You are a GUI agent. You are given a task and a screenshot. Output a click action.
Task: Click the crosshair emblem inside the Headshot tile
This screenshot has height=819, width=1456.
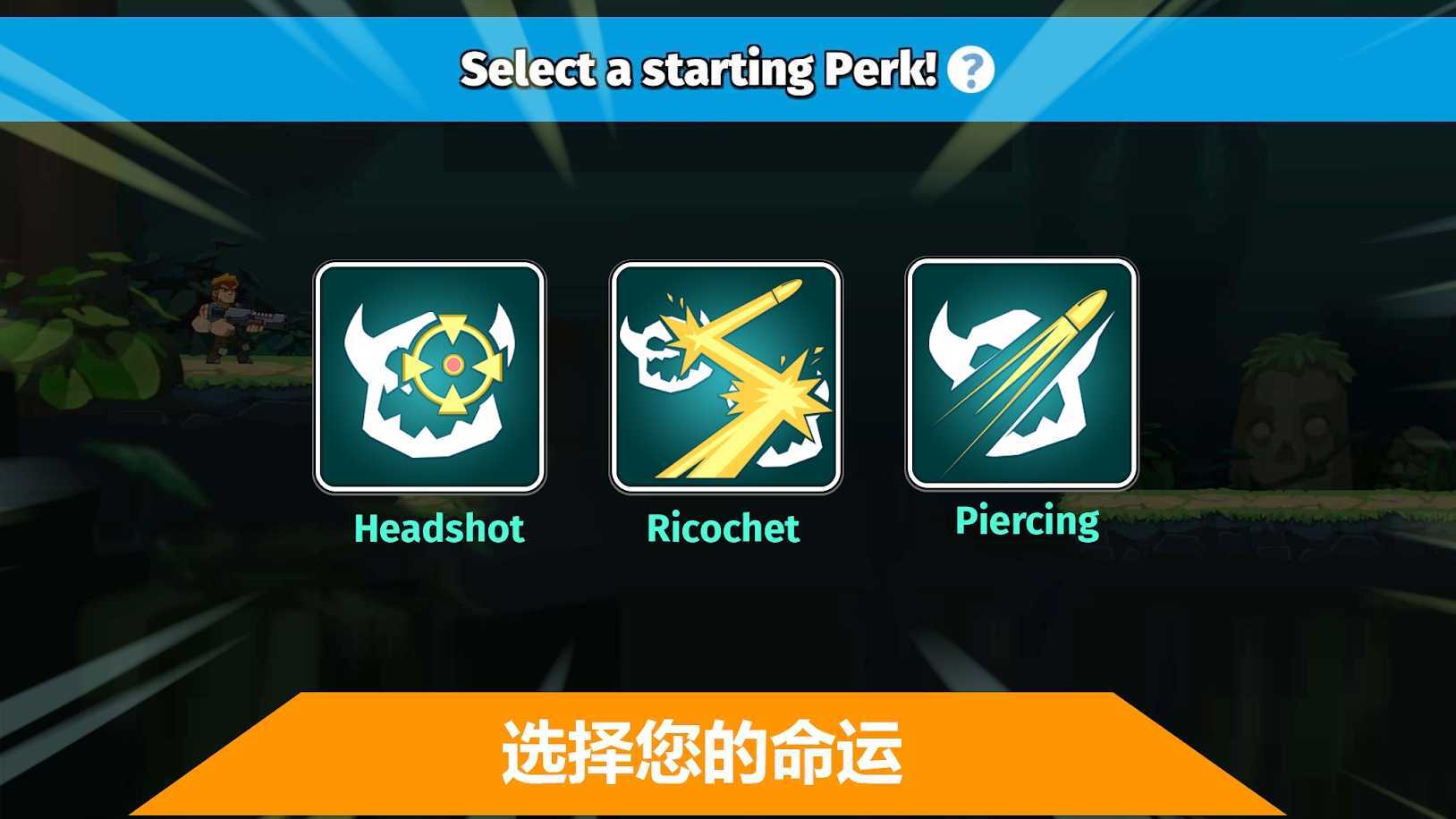tap(452, 365)
